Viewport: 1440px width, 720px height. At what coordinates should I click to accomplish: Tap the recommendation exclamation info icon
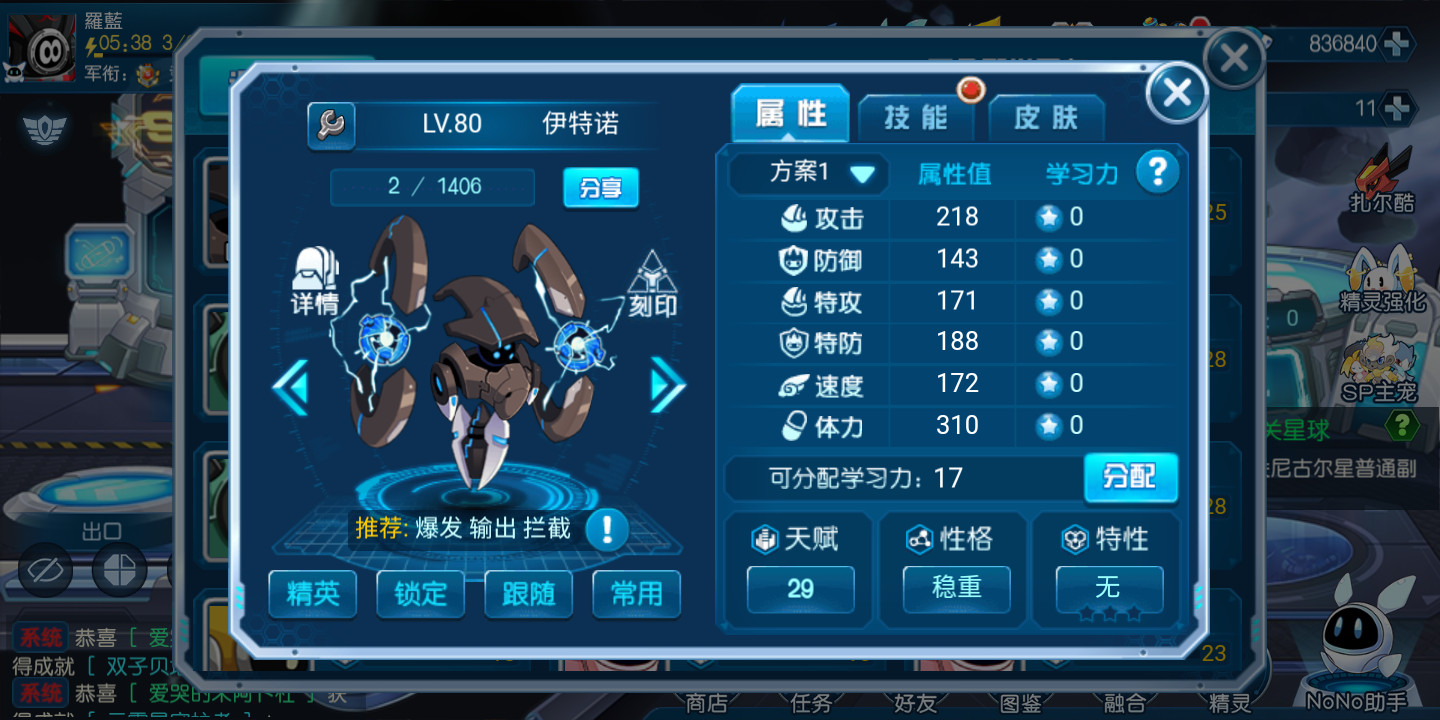[606, 528]
